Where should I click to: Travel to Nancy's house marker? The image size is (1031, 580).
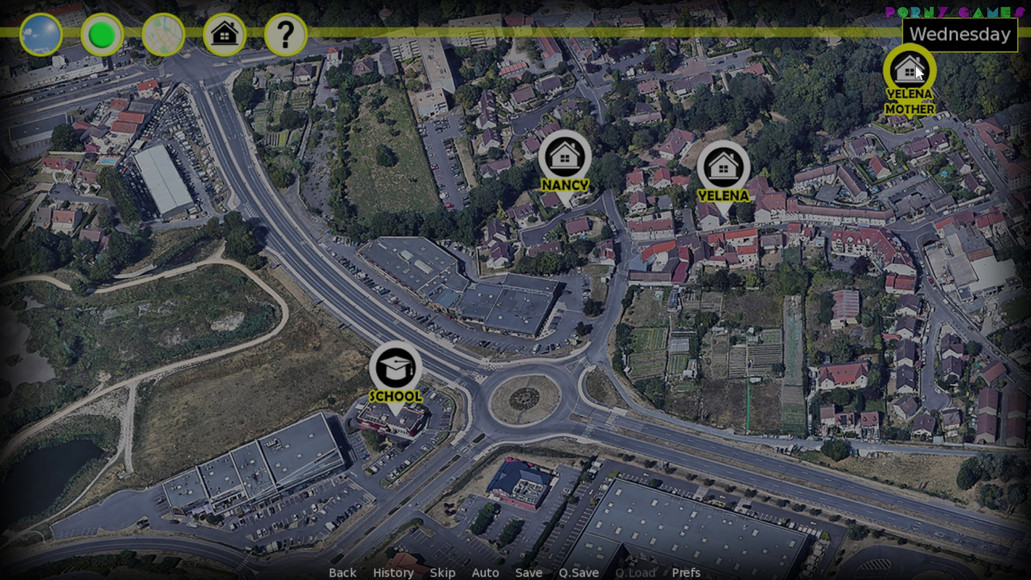[x=565, y=157]
